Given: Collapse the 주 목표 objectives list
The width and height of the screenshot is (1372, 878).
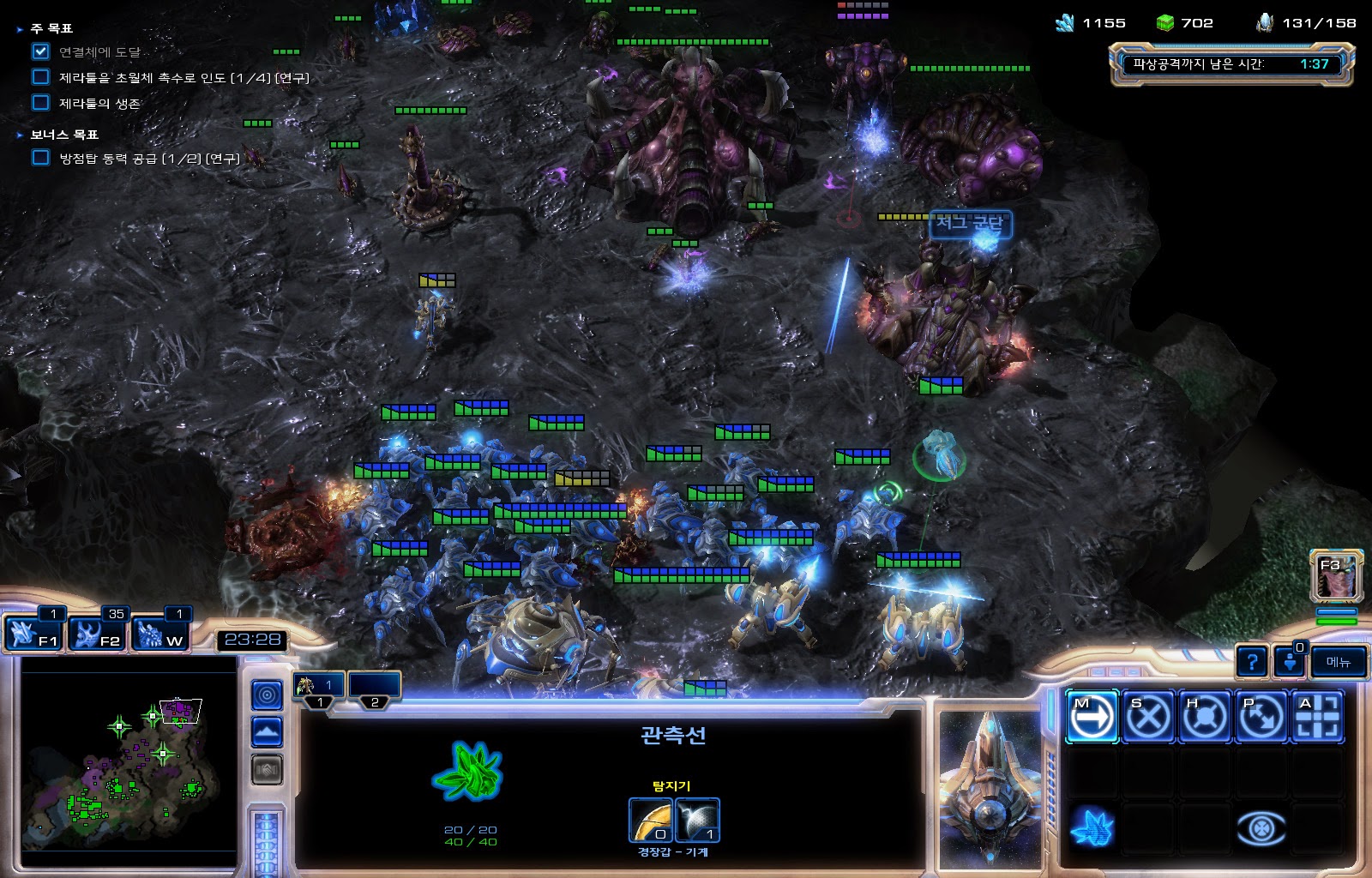Looking at the screenshot, I should point(20,29).
